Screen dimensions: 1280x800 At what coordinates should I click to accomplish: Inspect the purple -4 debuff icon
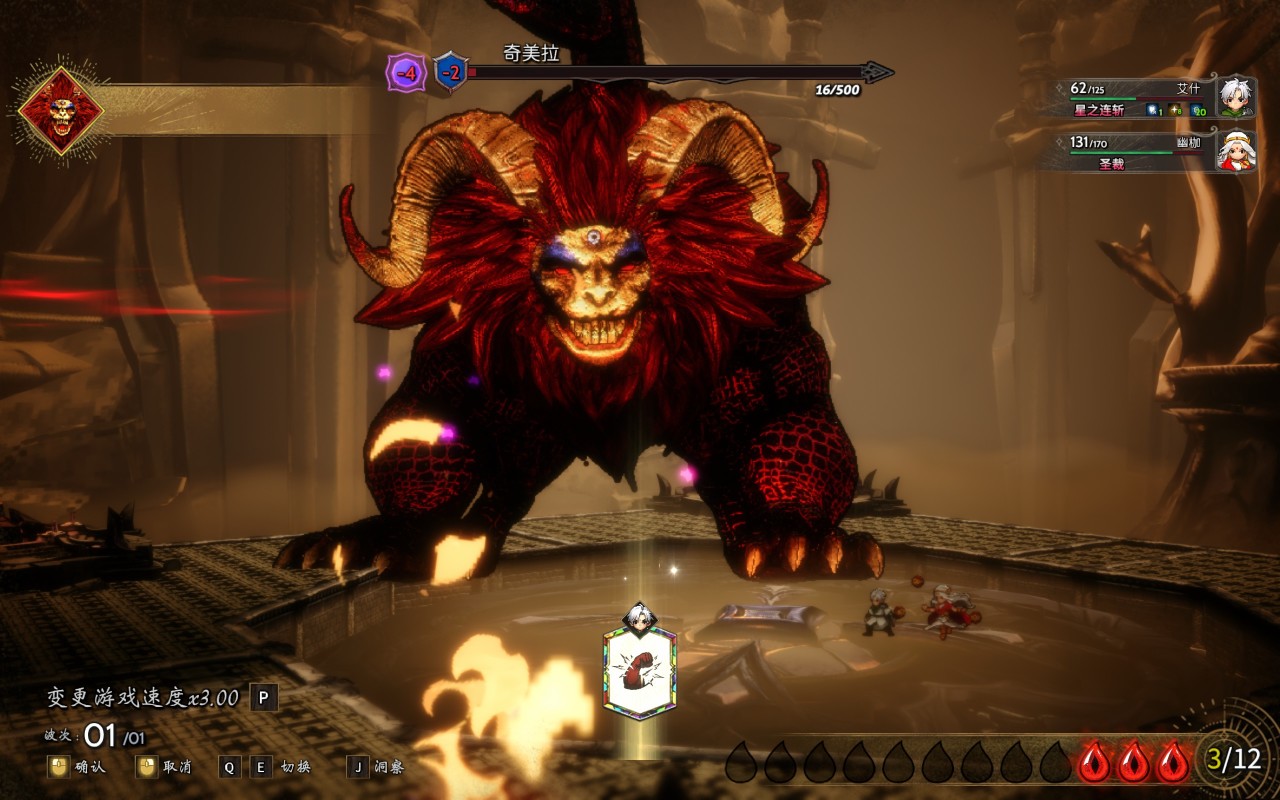point(406,73)
